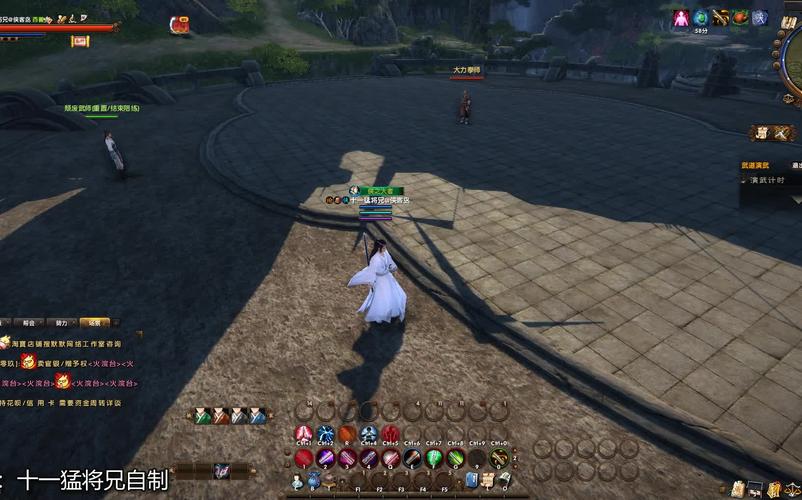Switch to the highlighted 场景 chat tab
Image resolution: width=802 pixels, height=500 pixels.
pos(95,323)
